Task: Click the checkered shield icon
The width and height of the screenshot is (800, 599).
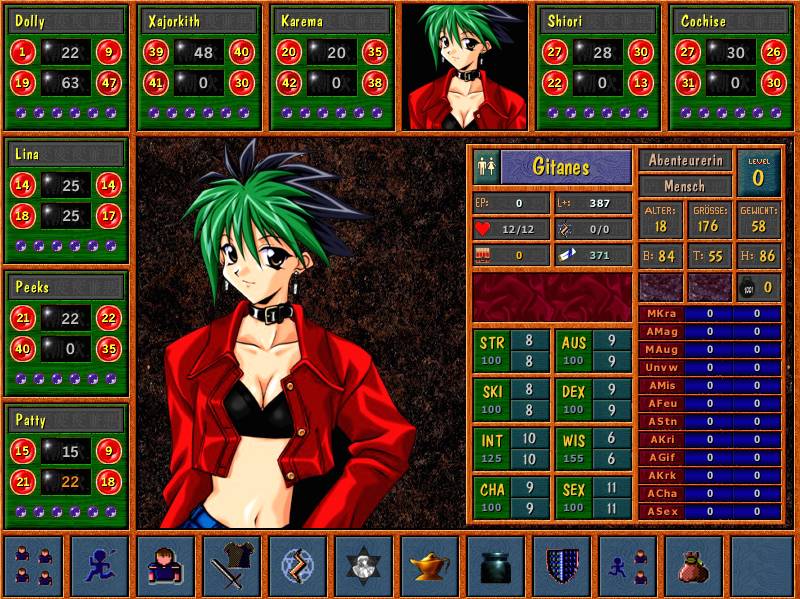Action: (x=562, y=566)
